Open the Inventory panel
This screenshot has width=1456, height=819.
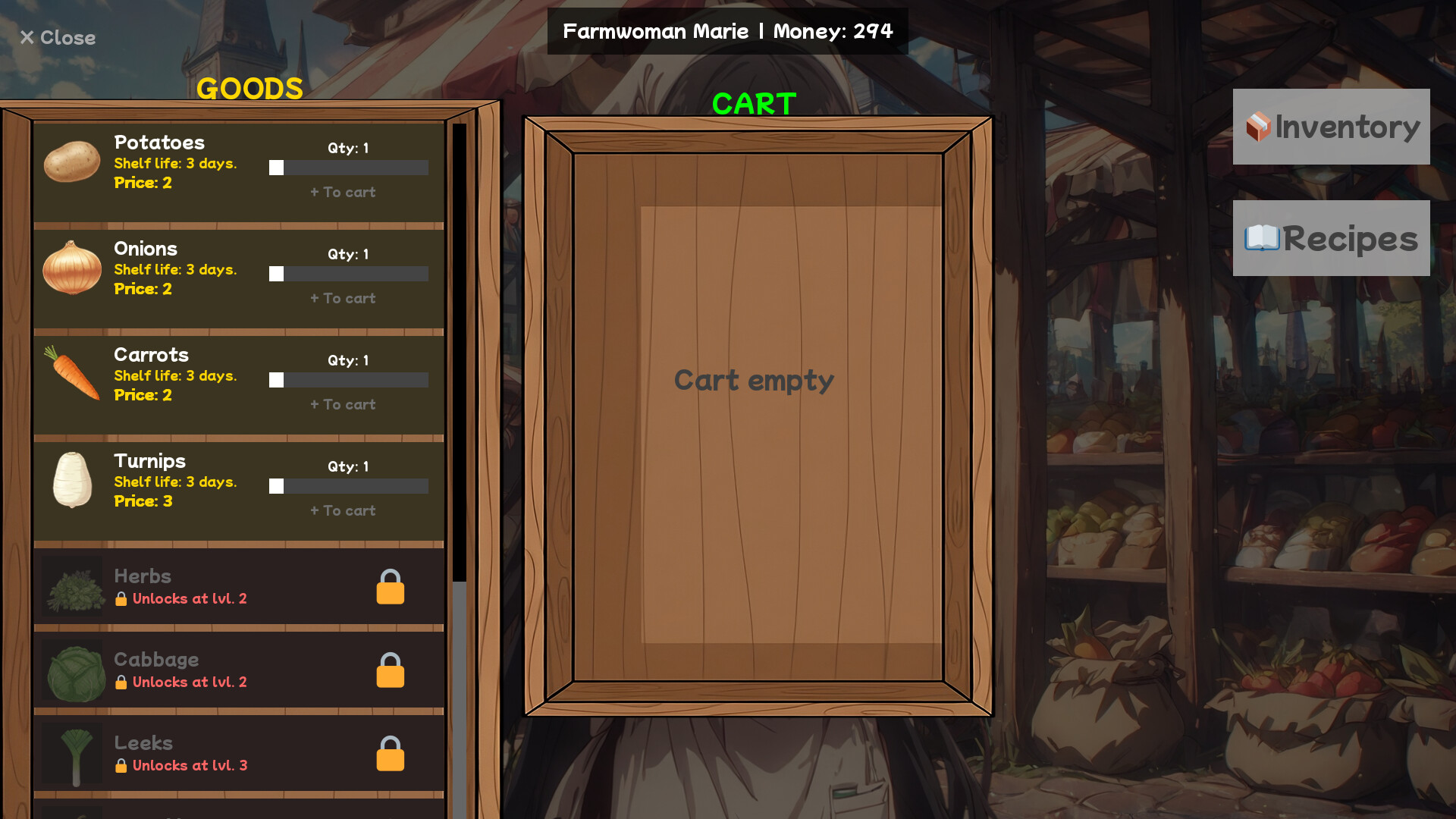click(1331, 127)
